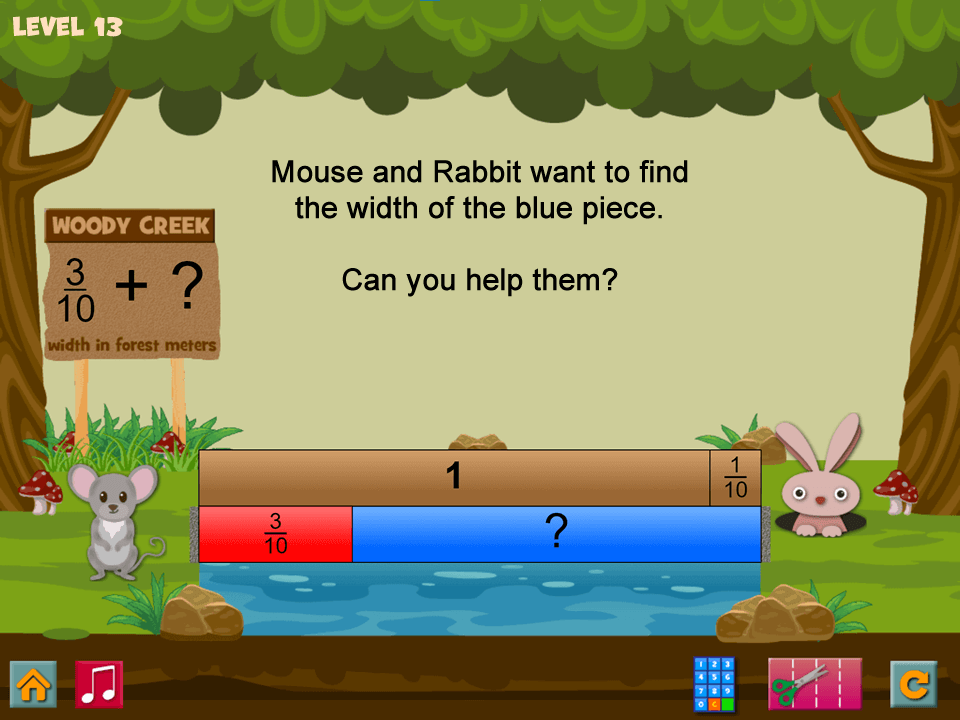Click the orange restart arrow button
960x720 pixels.
point(913,684)
